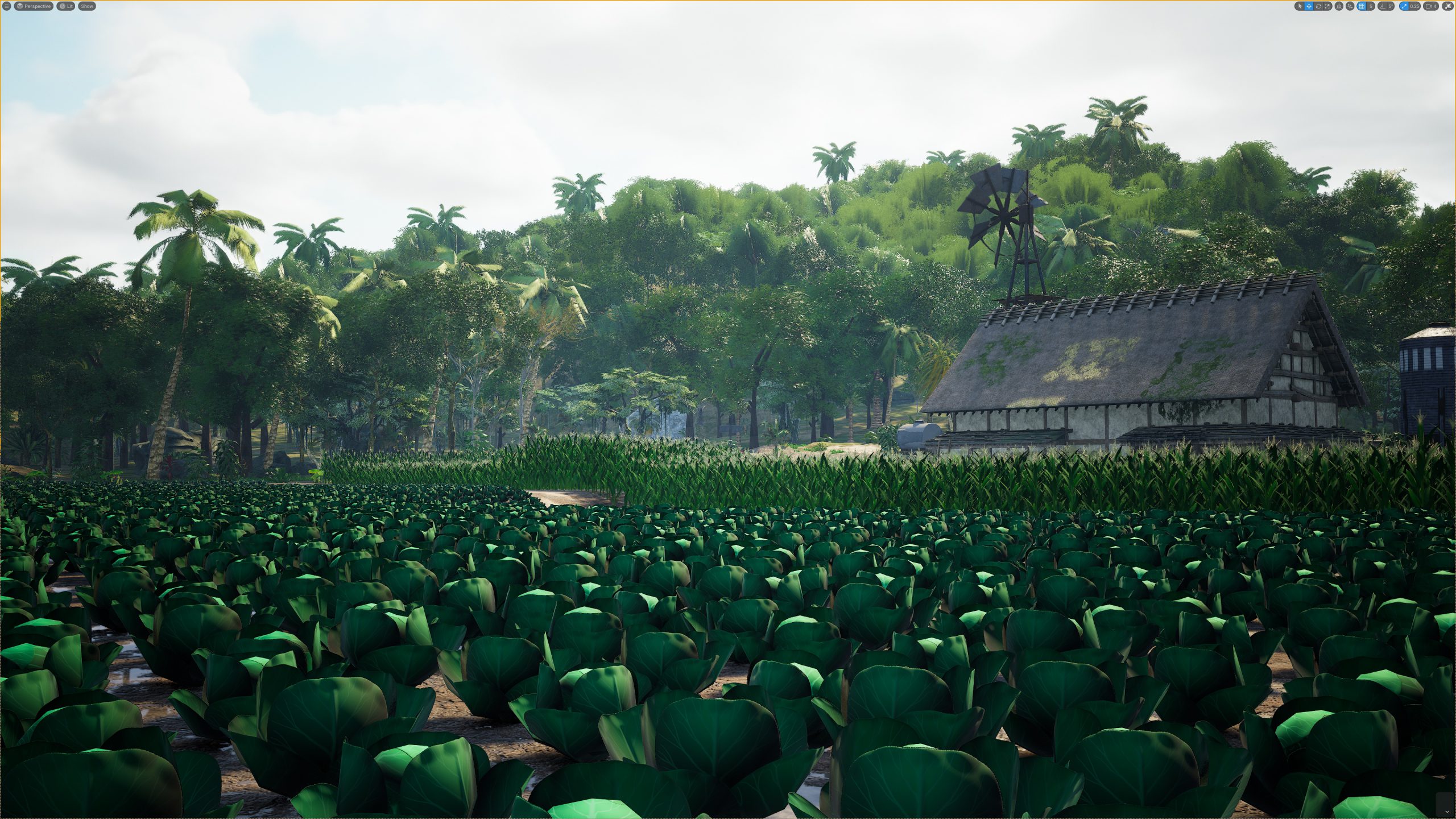
Task: Toggle scale snapping
Action: 1405,6
